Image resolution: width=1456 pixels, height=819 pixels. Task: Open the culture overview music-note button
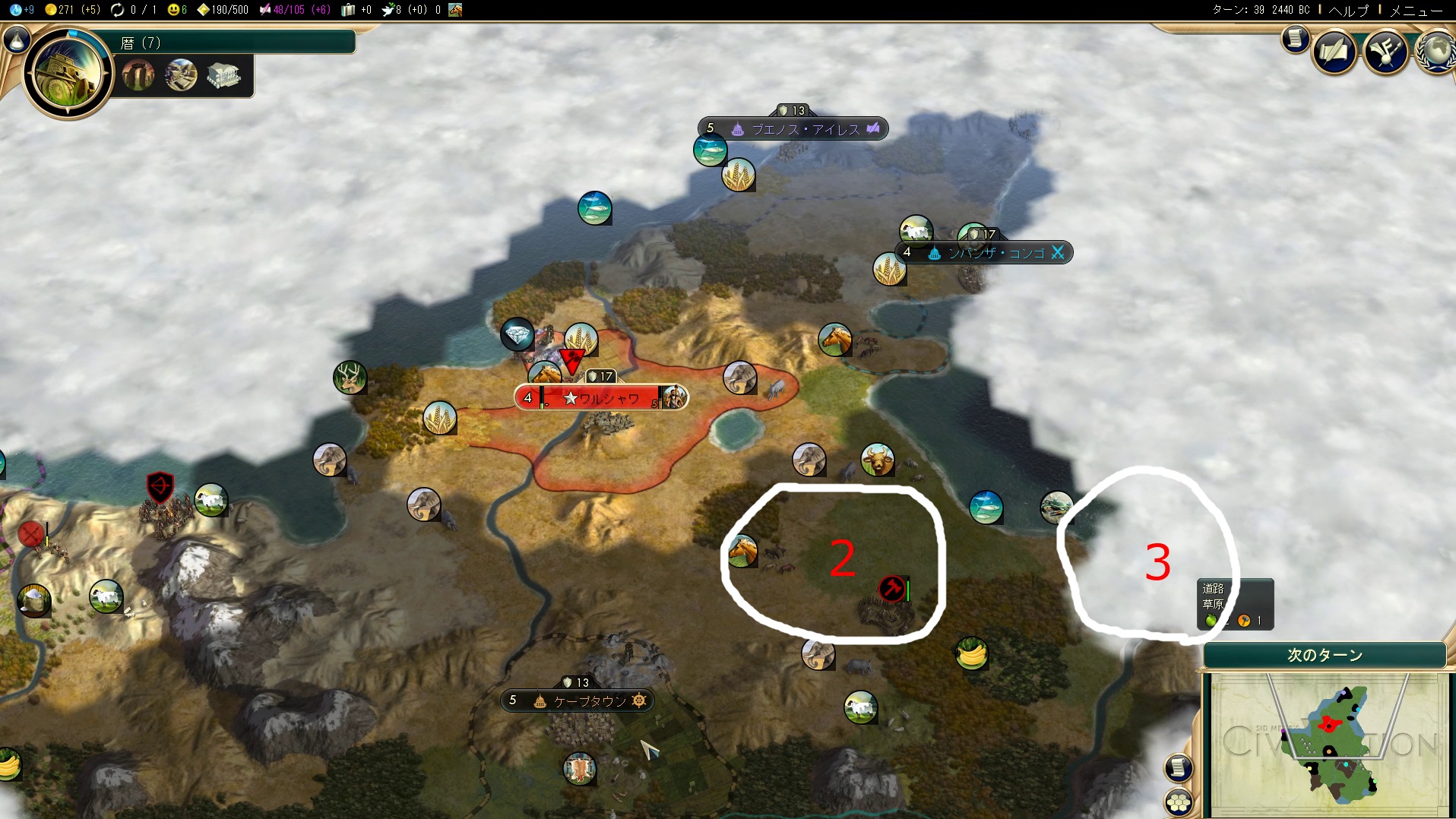click(x=1385, y=52)
